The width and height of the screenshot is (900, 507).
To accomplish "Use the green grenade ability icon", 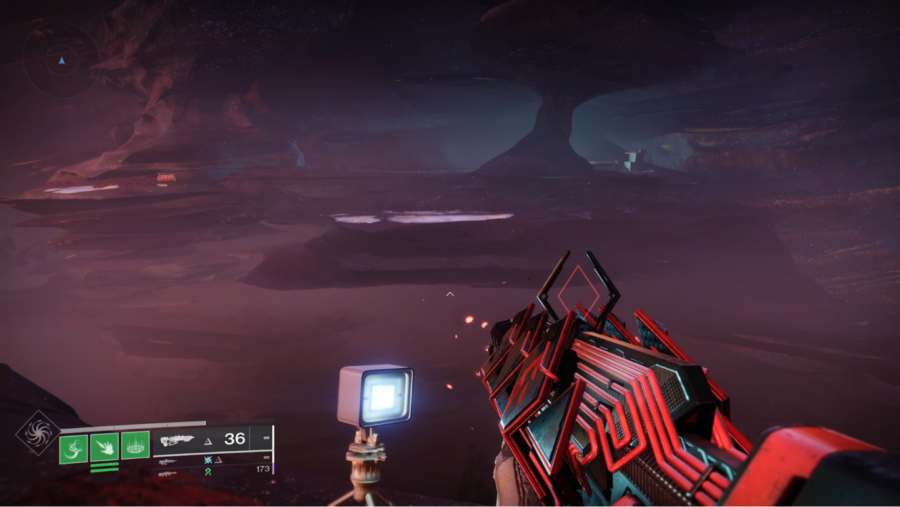I will click(73, 447).
